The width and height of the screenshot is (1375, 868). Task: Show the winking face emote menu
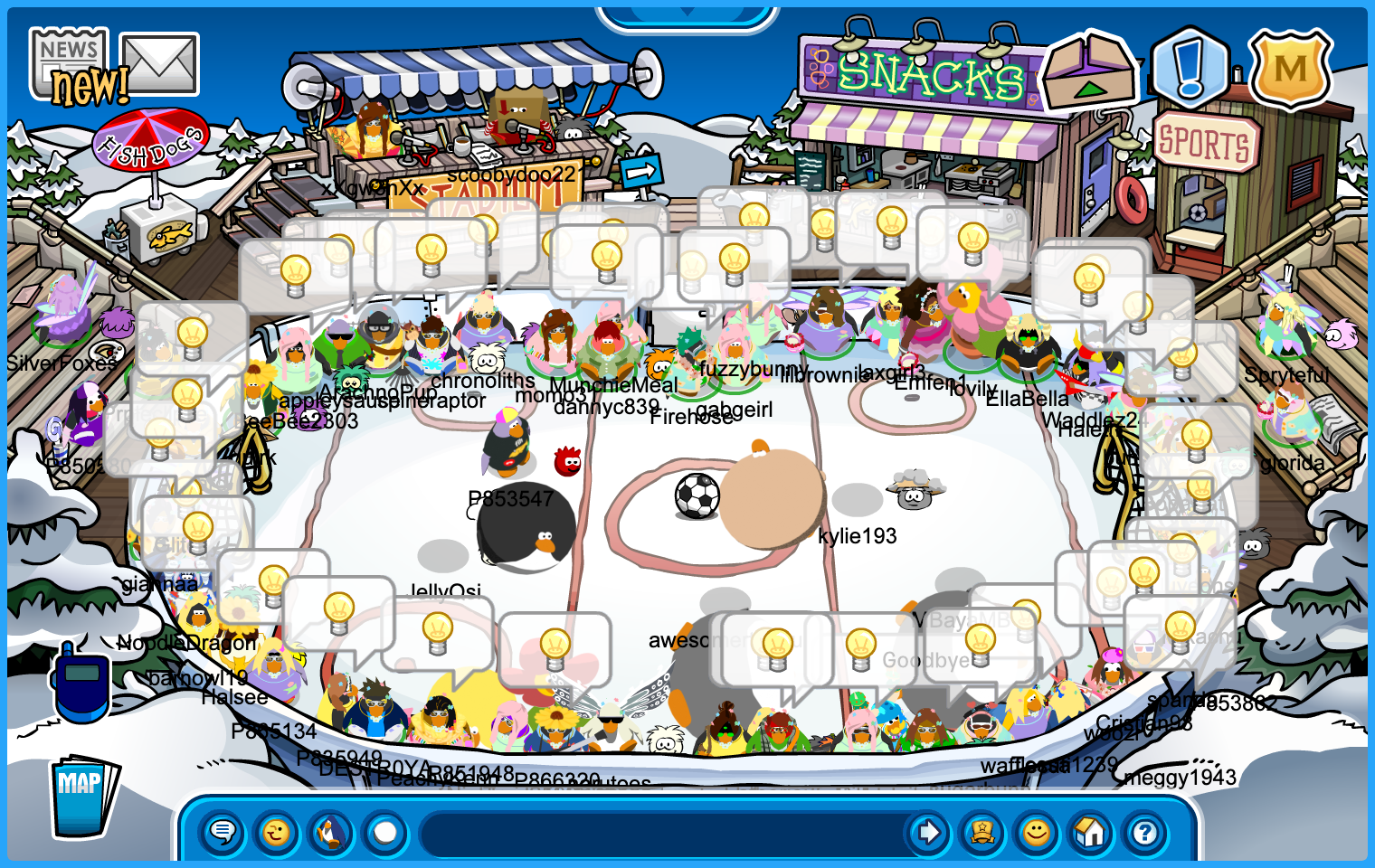coord(277,832)
